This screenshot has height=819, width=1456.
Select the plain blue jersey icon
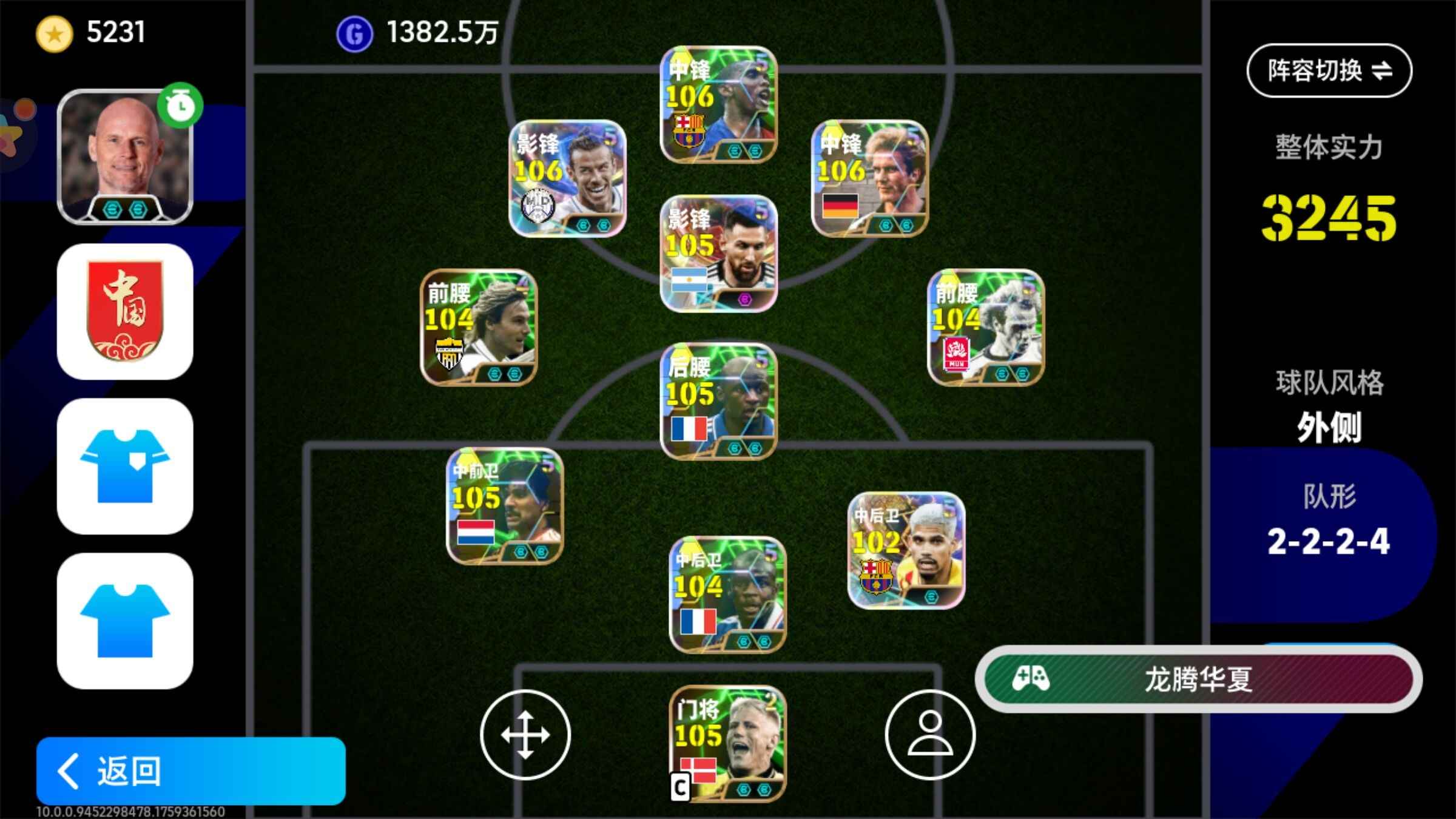click(x=125, y=621)
